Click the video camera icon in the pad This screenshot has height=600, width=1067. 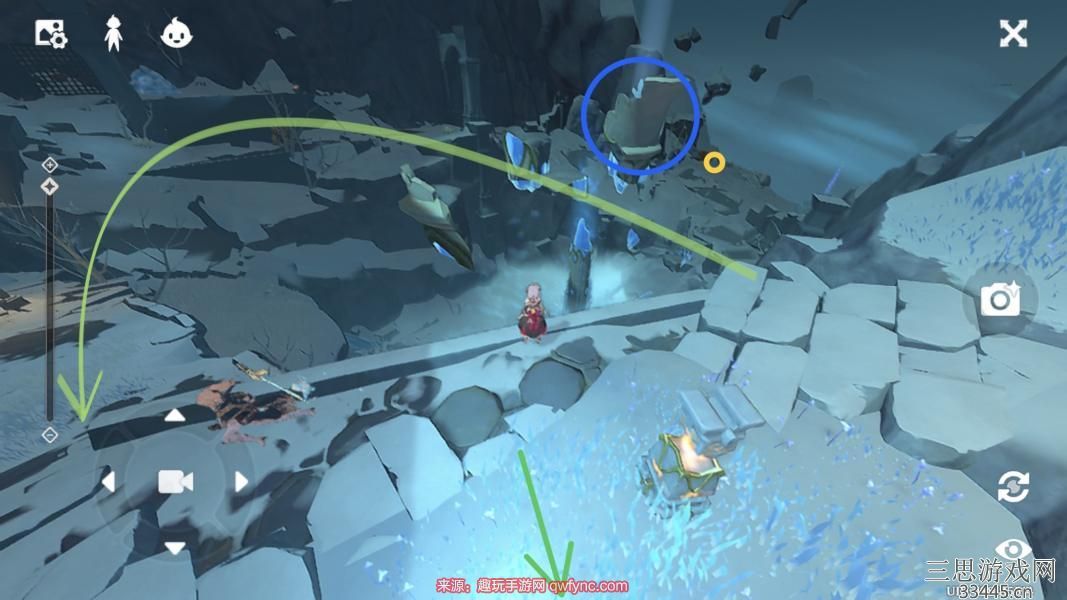pyautogui.click(x=175, y=482)
